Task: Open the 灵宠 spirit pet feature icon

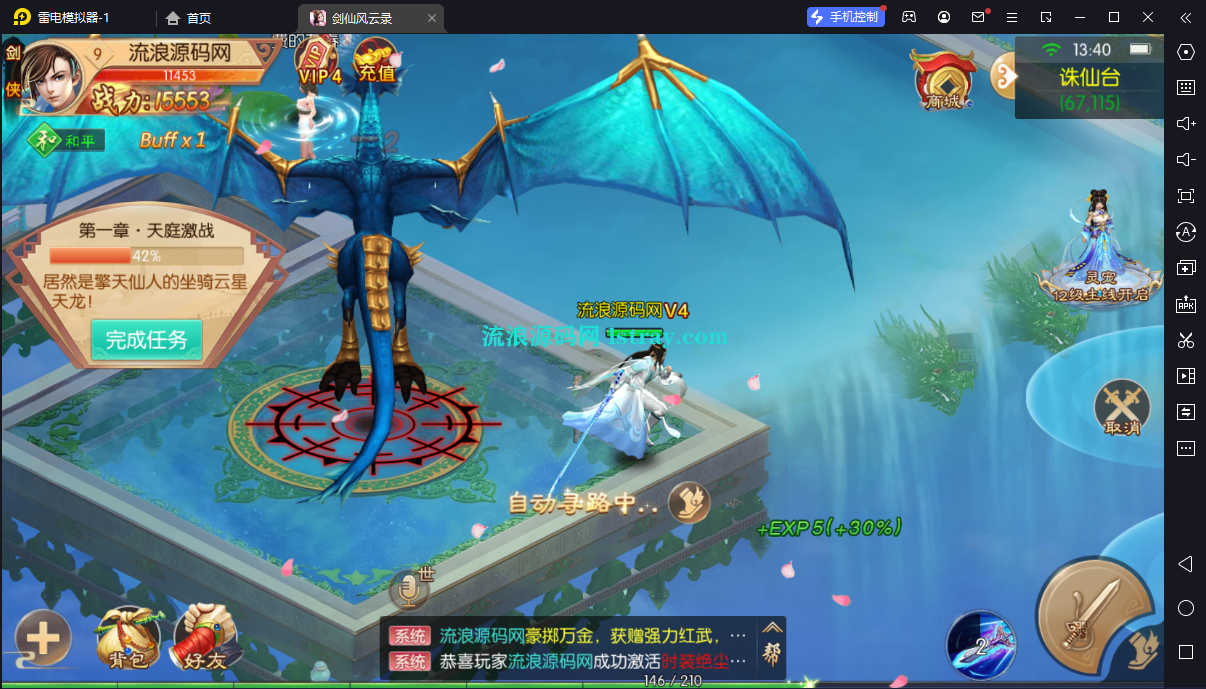Action: (x=1099, y=250)
